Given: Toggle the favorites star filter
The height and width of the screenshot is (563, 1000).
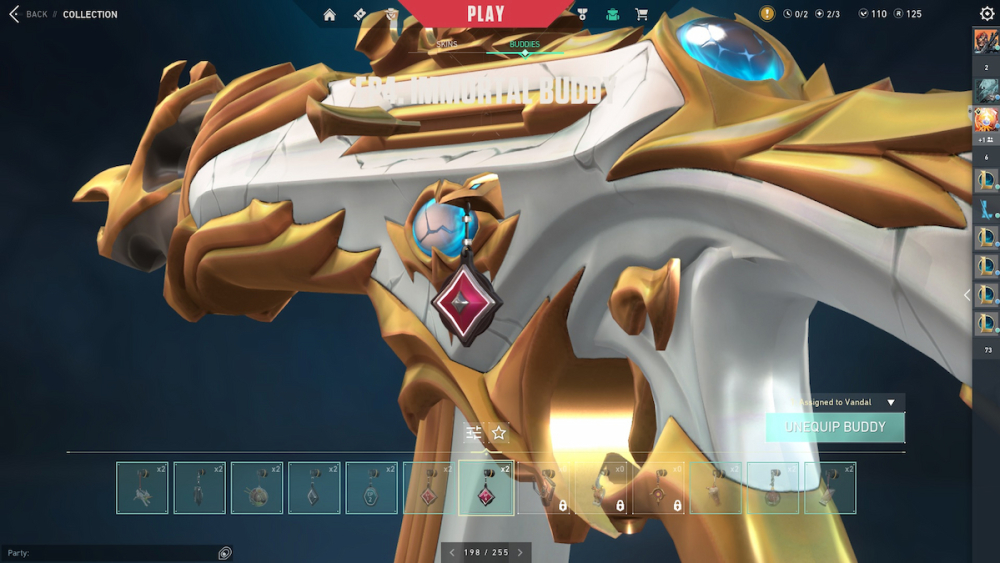Looking at the screenshot, I should [x=499, y=433].
